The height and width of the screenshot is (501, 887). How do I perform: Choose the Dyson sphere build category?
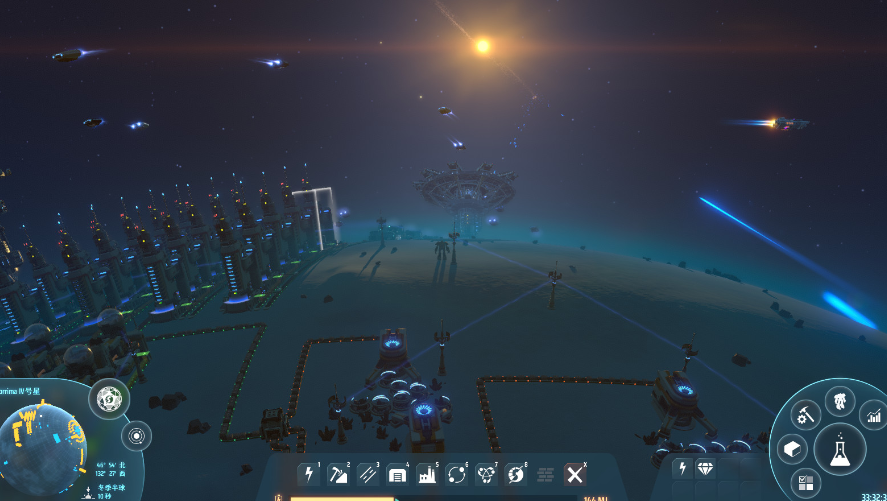(x=517, y=473)
